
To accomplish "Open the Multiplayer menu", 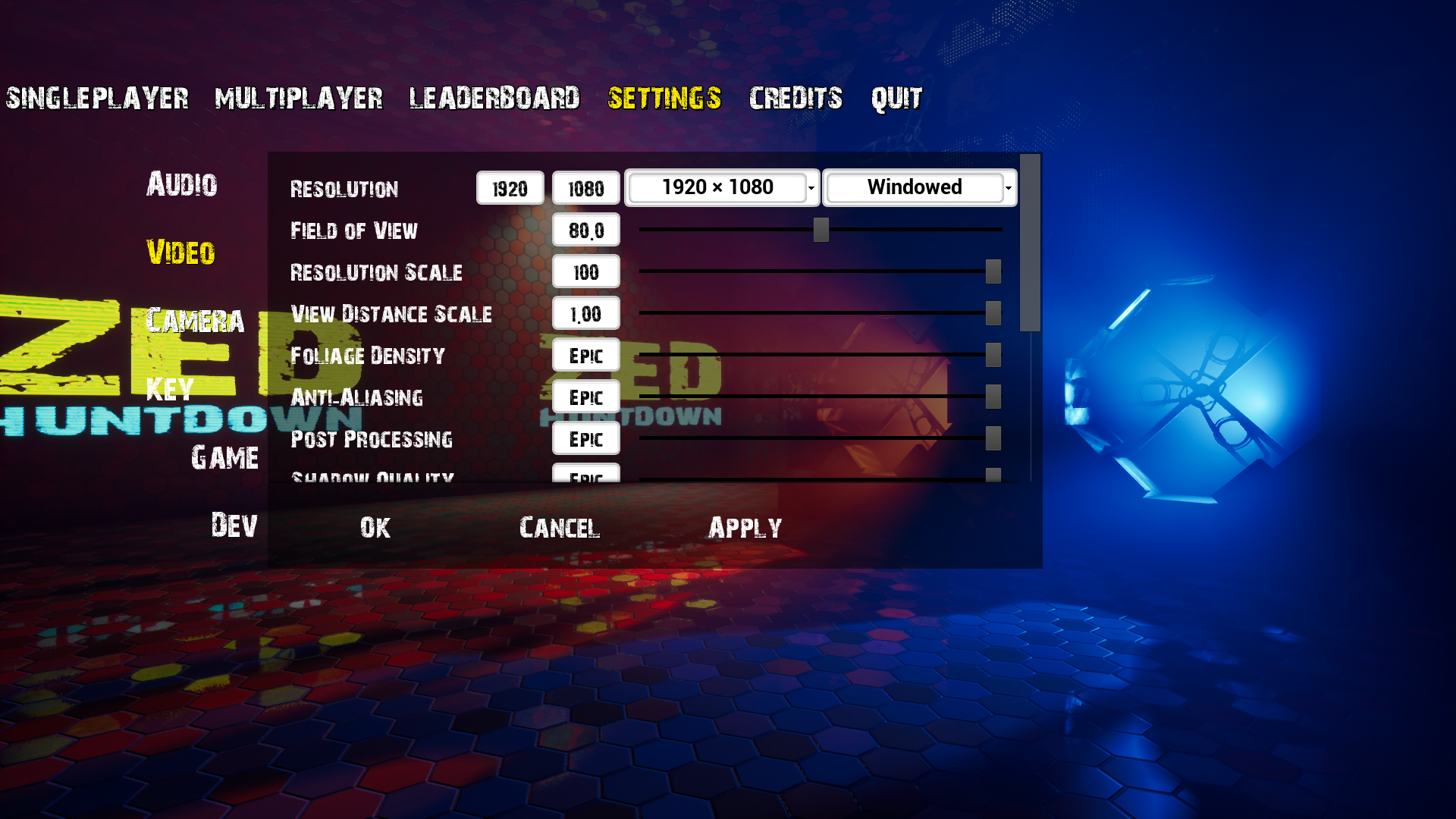I will [x=299, y=99].
